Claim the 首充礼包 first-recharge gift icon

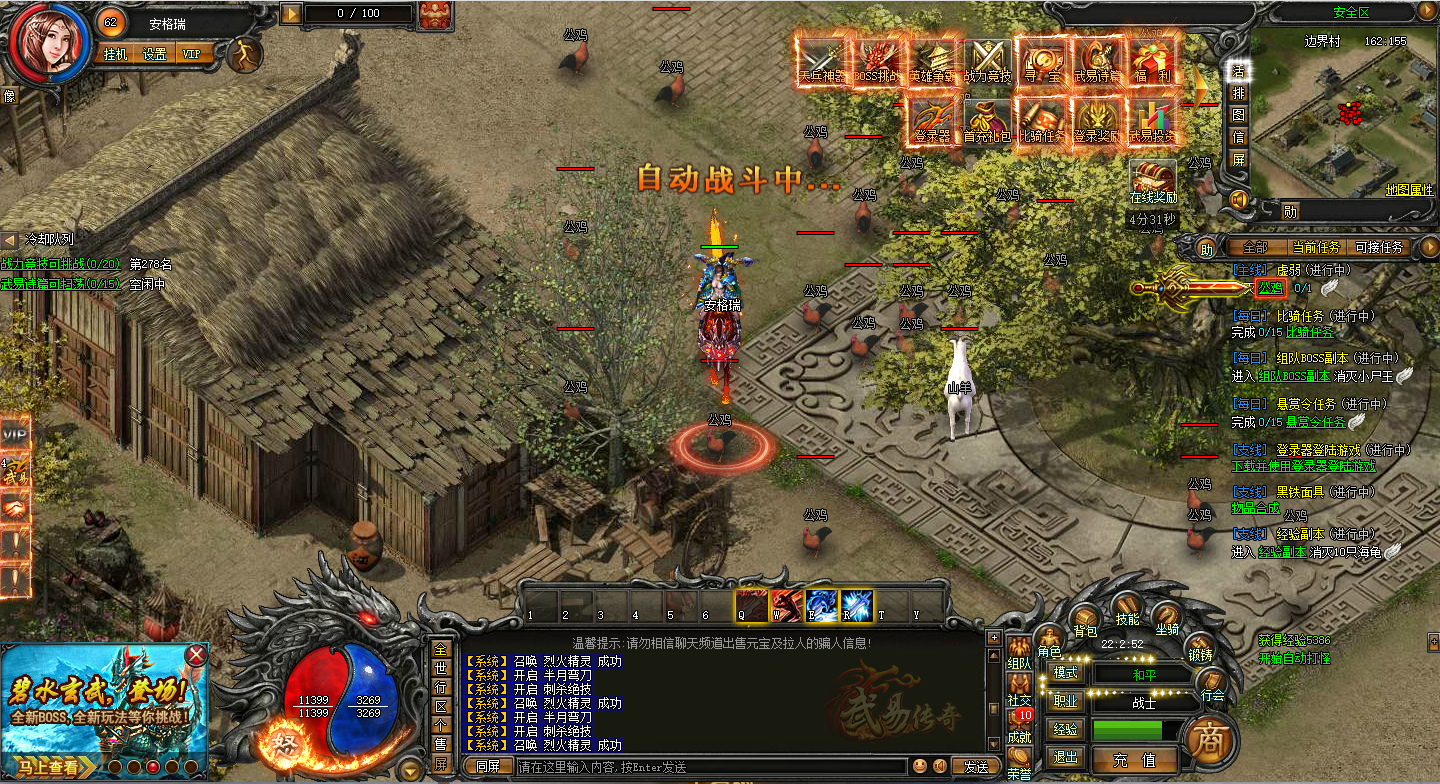[x=987, y=120]
